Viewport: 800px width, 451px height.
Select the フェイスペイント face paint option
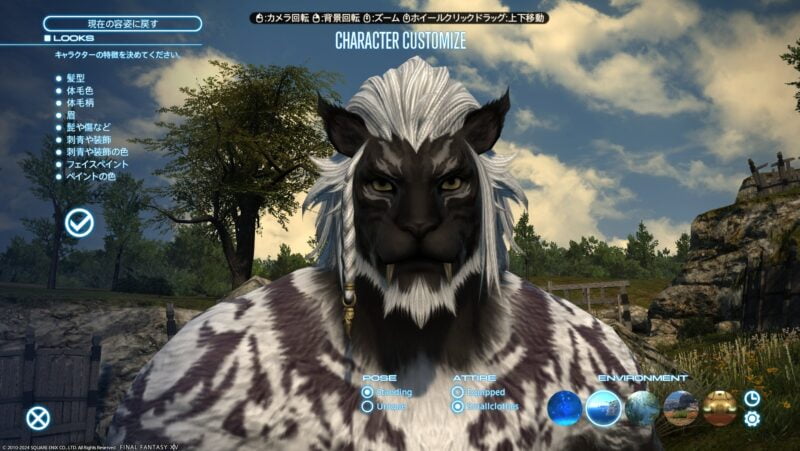[98, 165]
